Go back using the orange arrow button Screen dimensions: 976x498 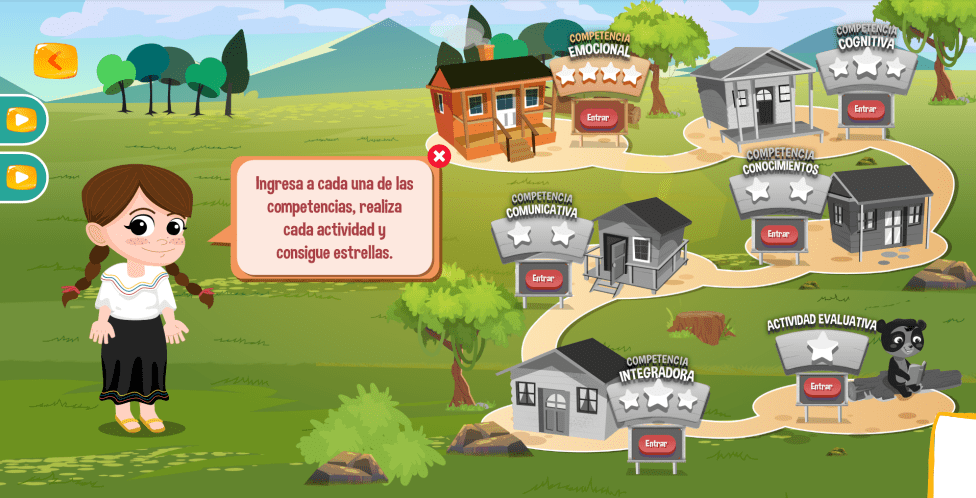tap(55, 60)
